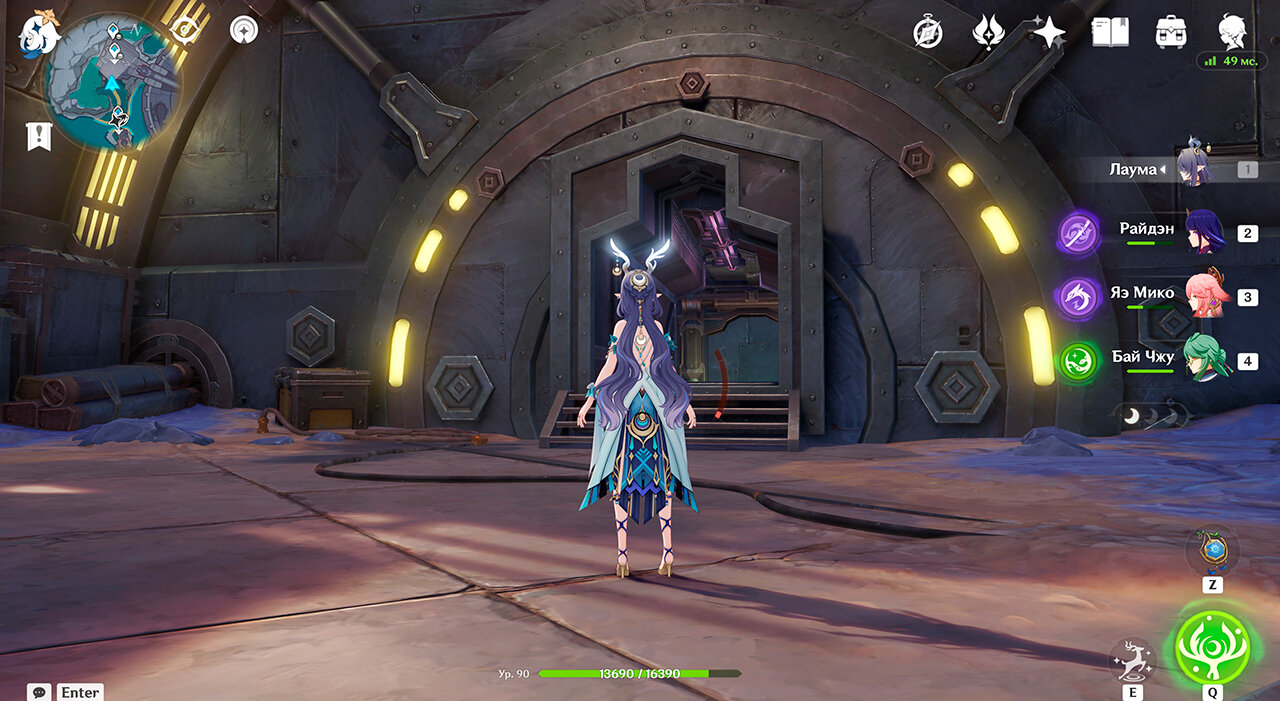Screen dimensions: 1280x701
Task: Open the winged battle pass icon
Action: pyautogui.click(x=988, y=33)
